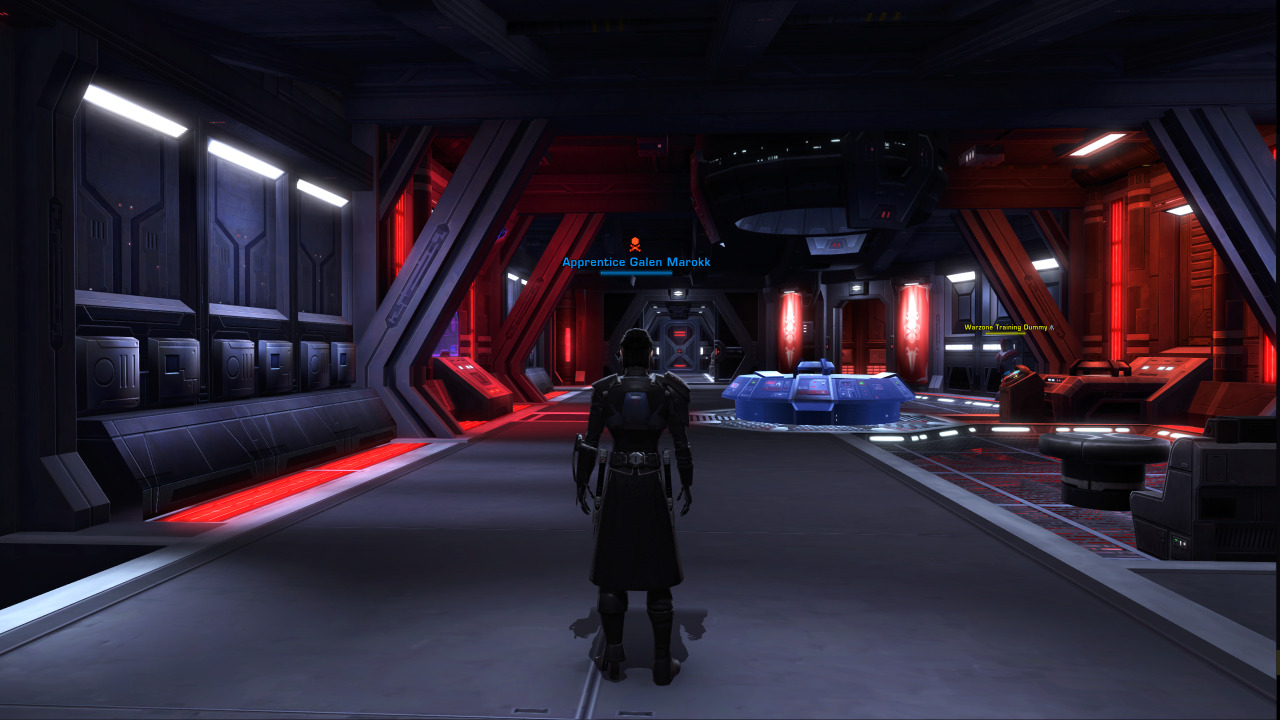Target the Warzone Training Dummy nameplate

(1007, 327)
